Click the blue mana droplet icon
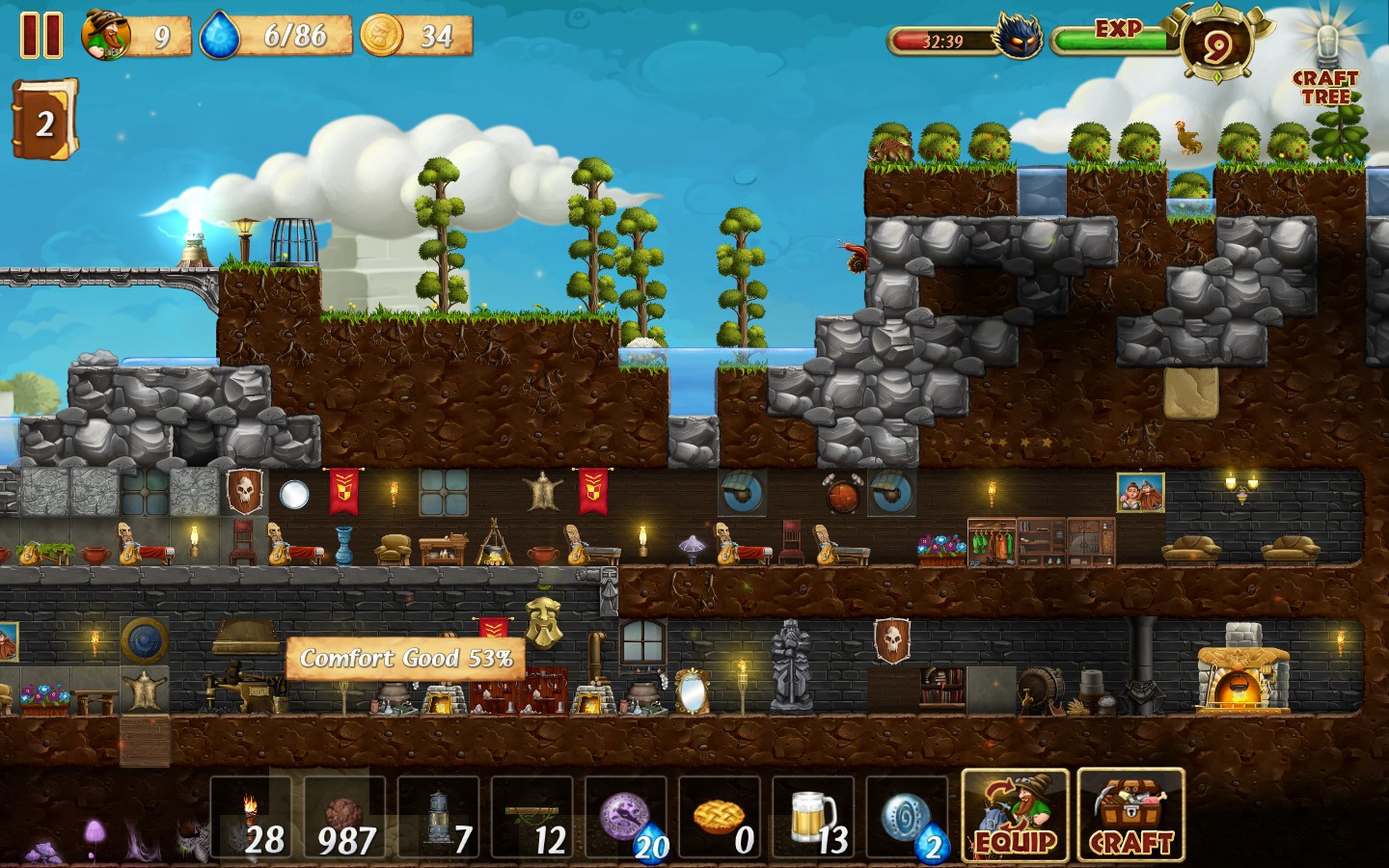The image size is (1389, 868). 221,37
